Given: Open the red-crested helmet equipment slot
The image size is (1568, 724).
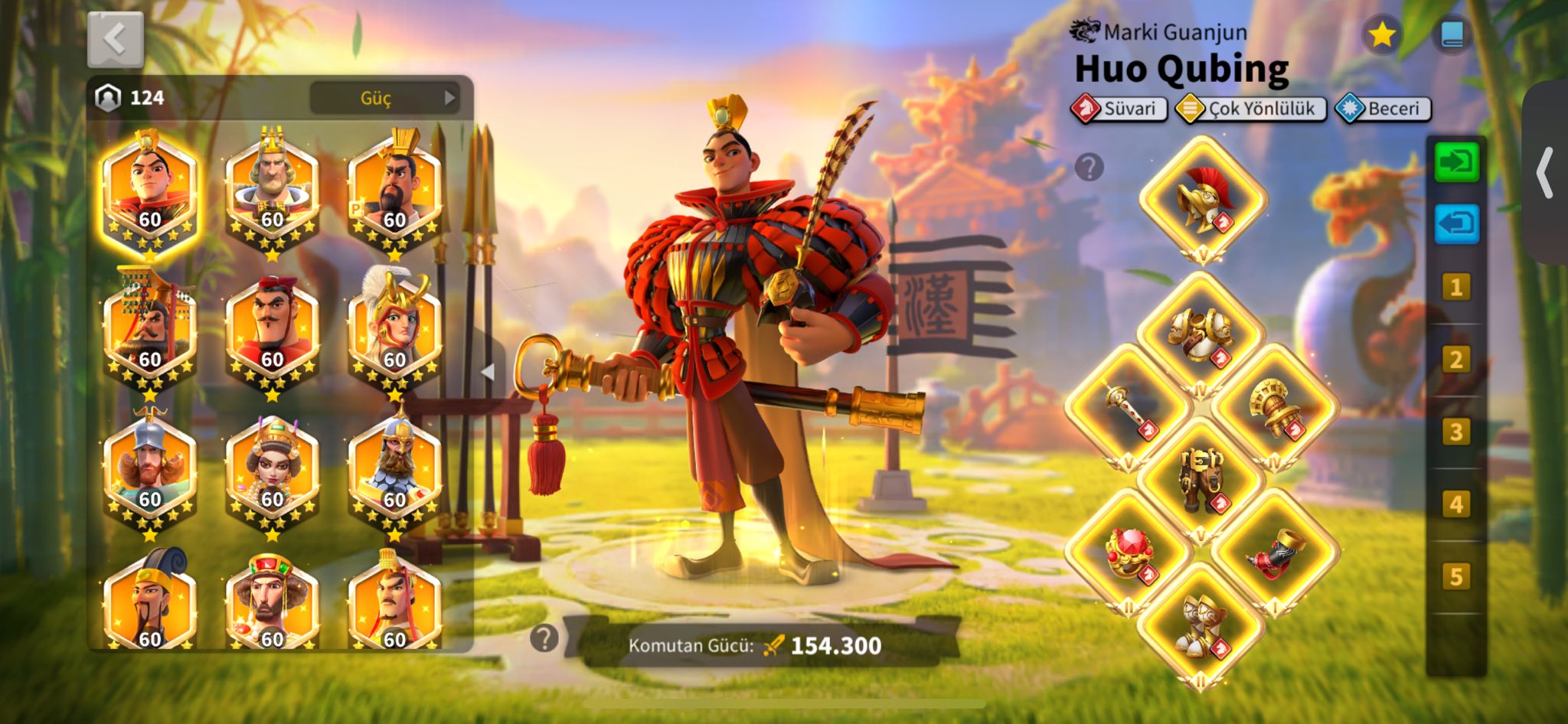Looking at the screenshot, I should point(1202,199).
